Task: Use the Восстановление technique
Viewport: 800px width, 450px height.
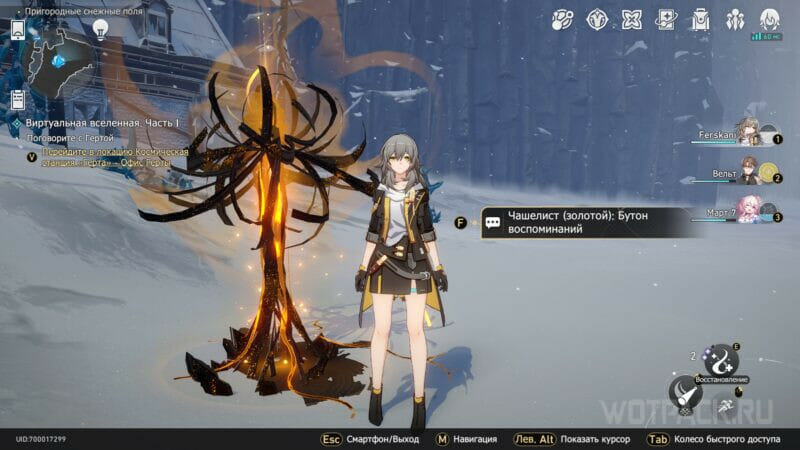Action: pyautogui.click(x=722, y=360)
